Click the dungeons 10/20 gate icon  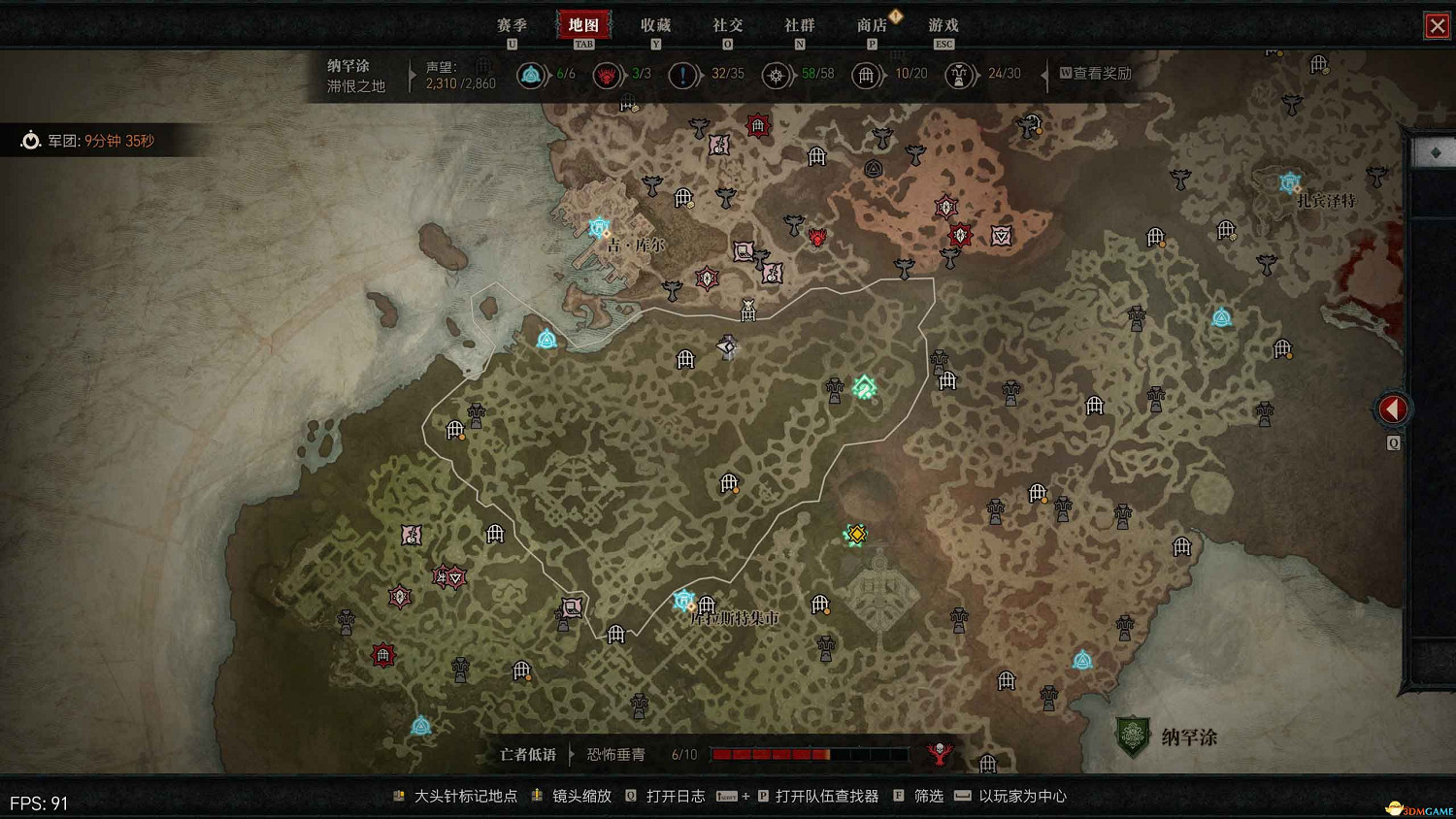coord(865,75)
